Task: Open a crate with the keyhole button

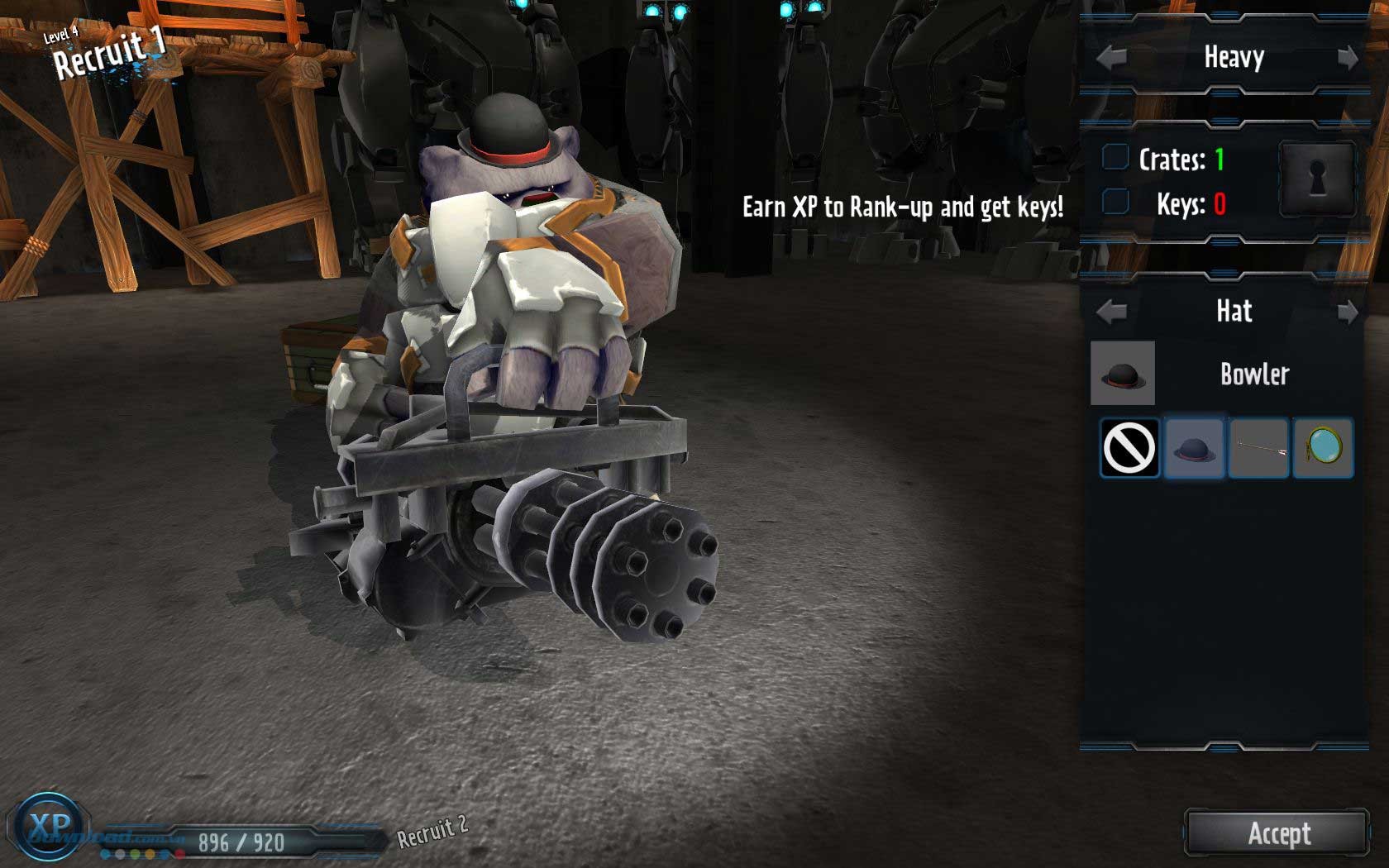Action: (1317, 179)
